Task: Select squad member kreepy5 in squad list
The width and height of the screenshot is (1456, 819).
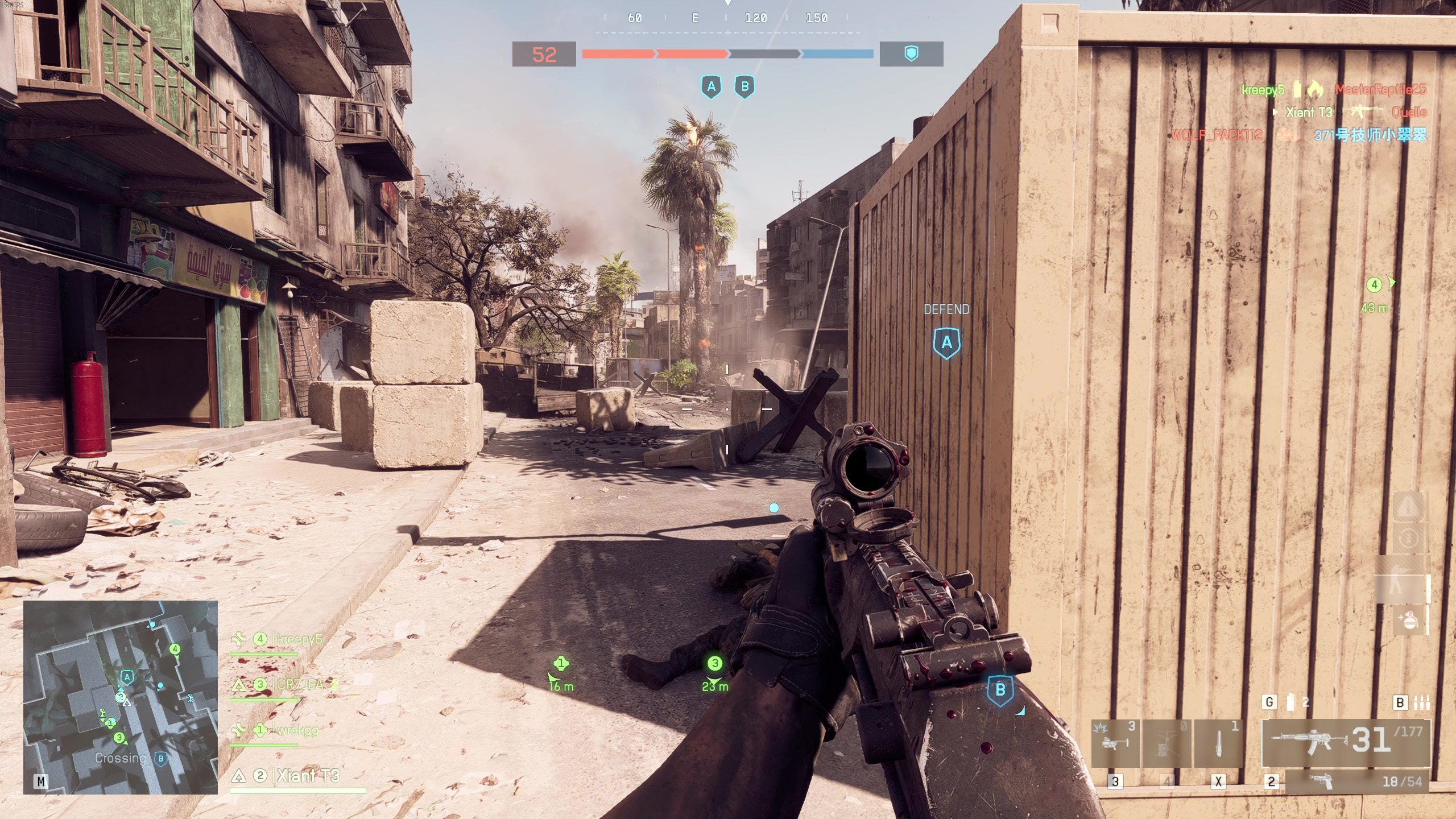Action: (298, 639)
